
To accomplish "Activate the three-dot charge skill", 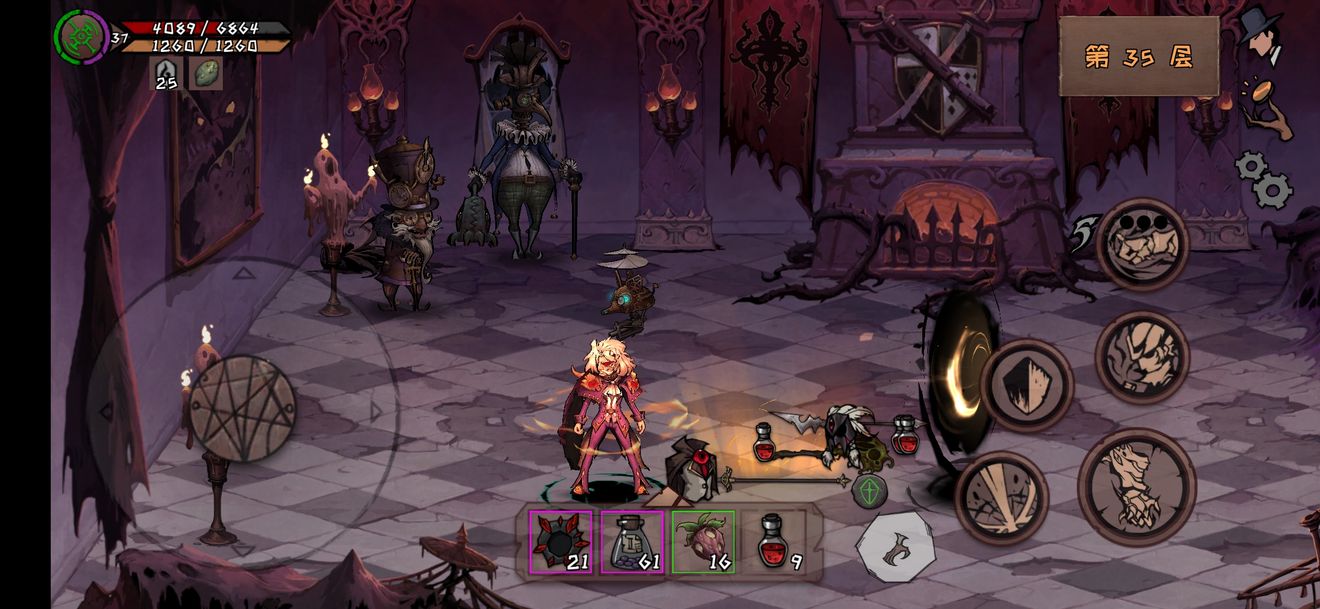I will tap(1142, 244).
